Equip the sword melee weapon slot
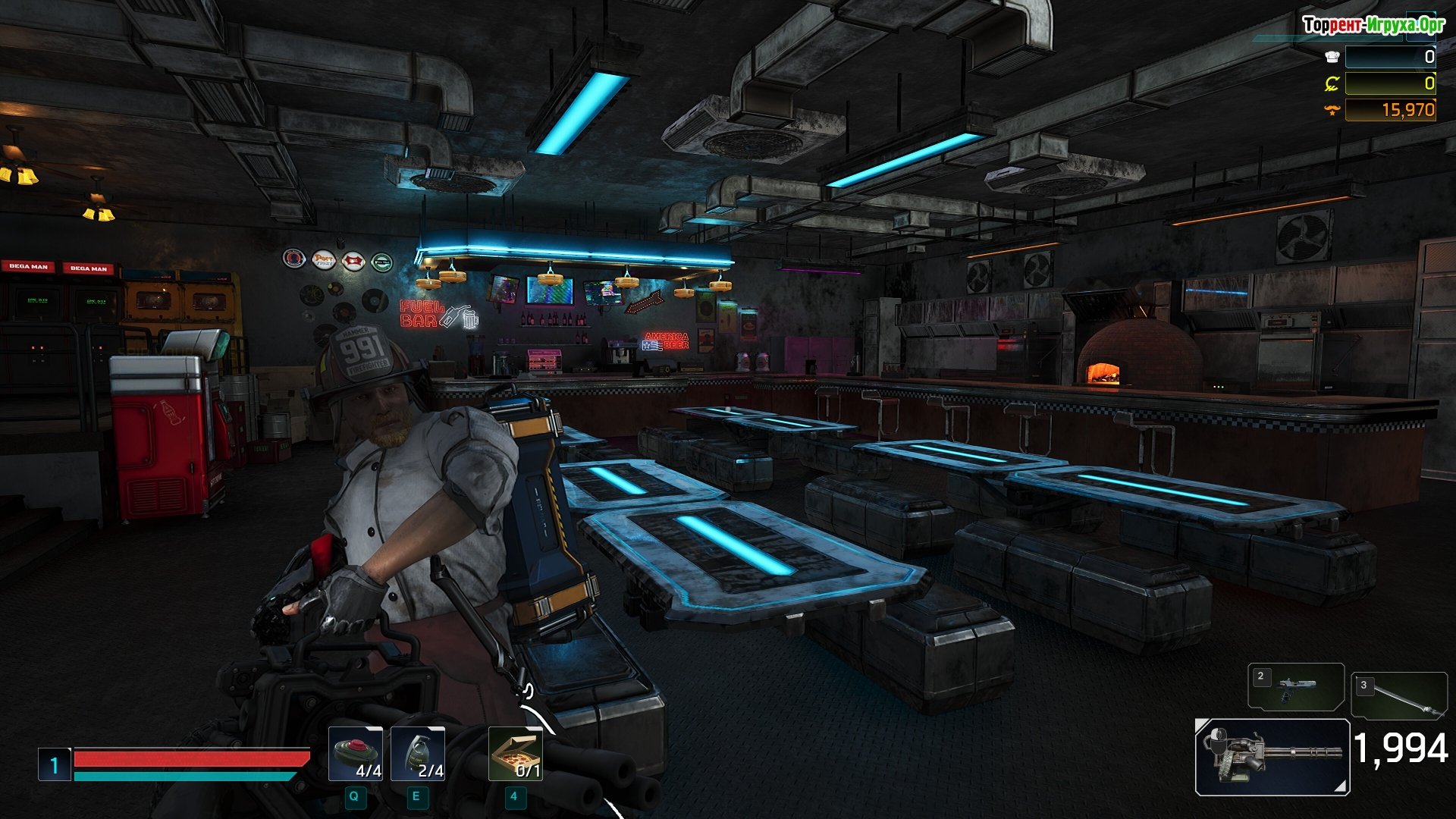The image size is (1456, 819). tap(1398, 695)
